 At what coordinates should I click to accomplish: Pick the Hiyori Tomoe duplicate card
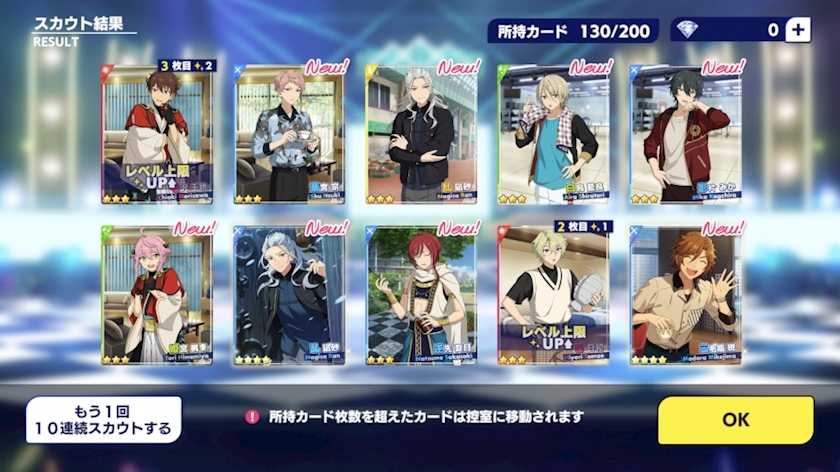(x=554, y=294)
